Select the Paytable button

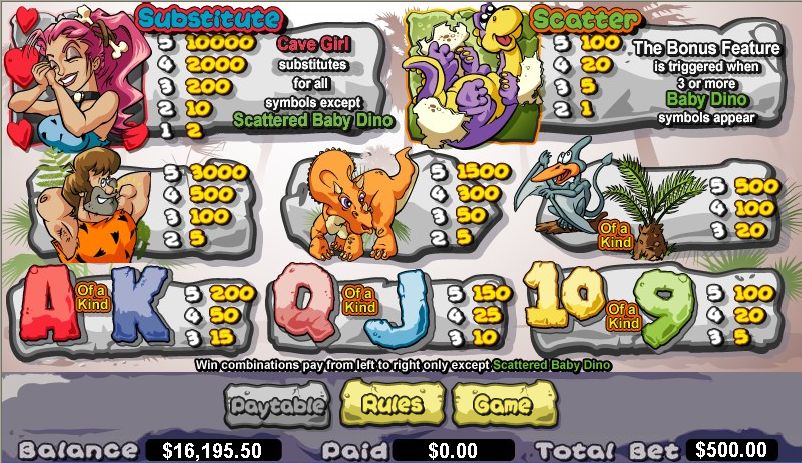(277, 406)
